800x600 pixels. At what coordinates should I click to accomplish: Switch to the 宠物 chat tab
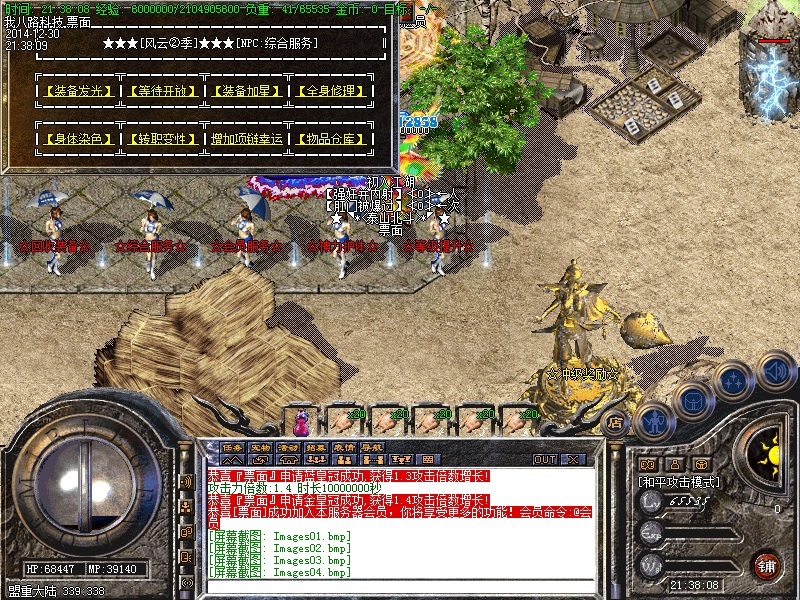(260, 447)
